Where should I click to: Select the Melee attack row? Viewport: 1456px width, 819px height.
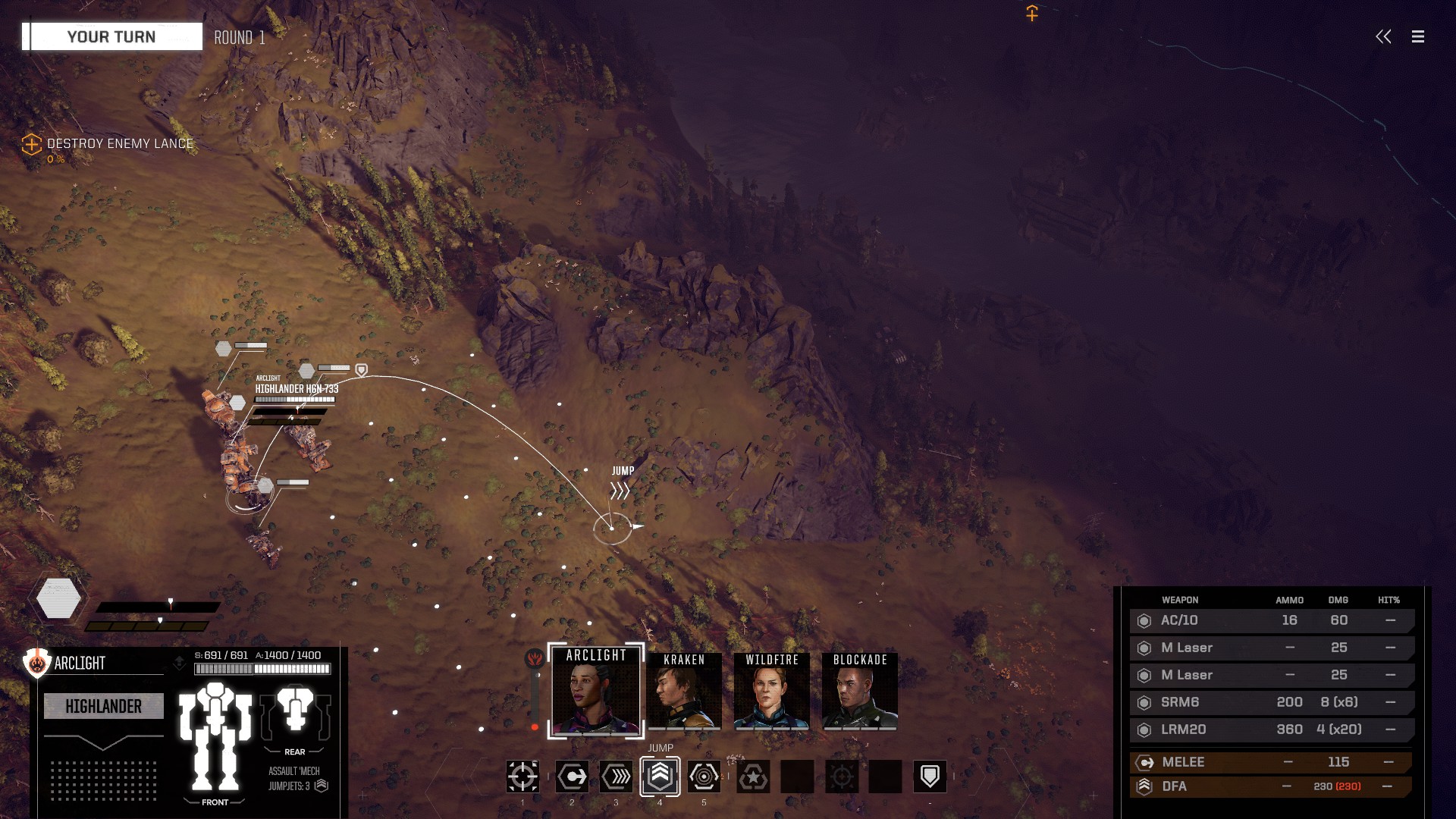click(1271, 762)
